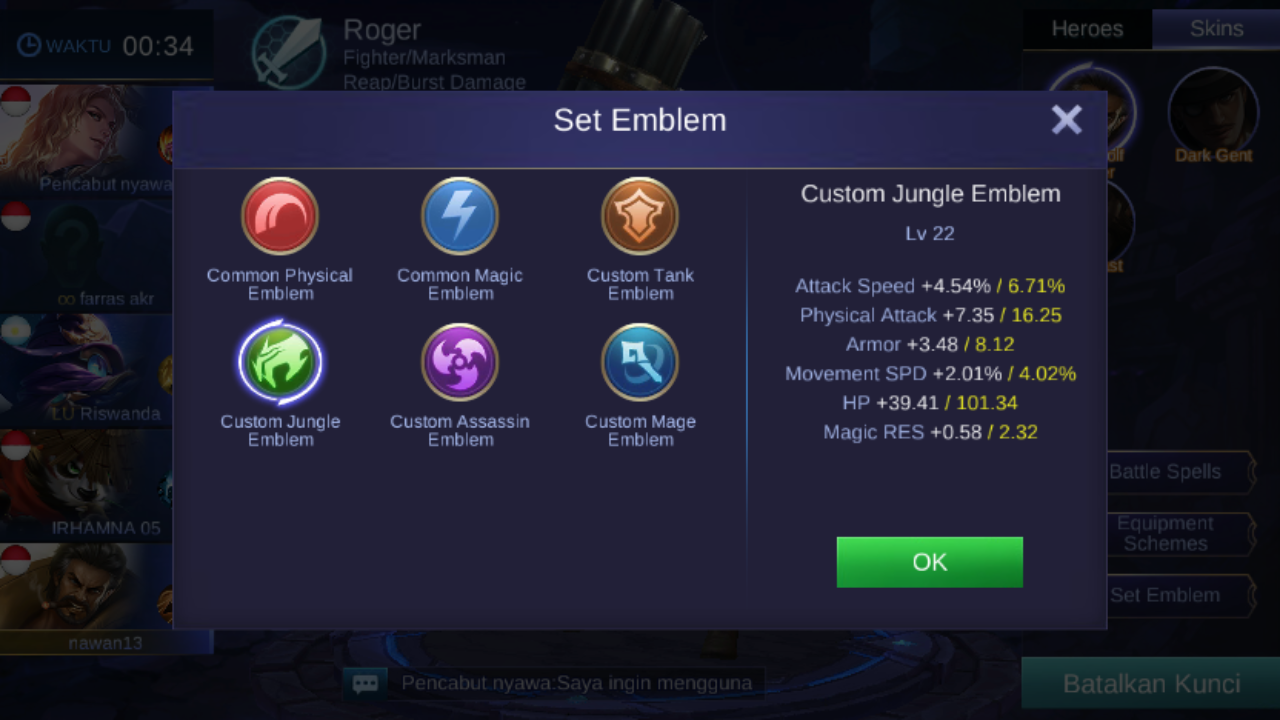Pick the Custom Tank Emblem
This screenshot has width=1280, height=720.
coord(640,217)
